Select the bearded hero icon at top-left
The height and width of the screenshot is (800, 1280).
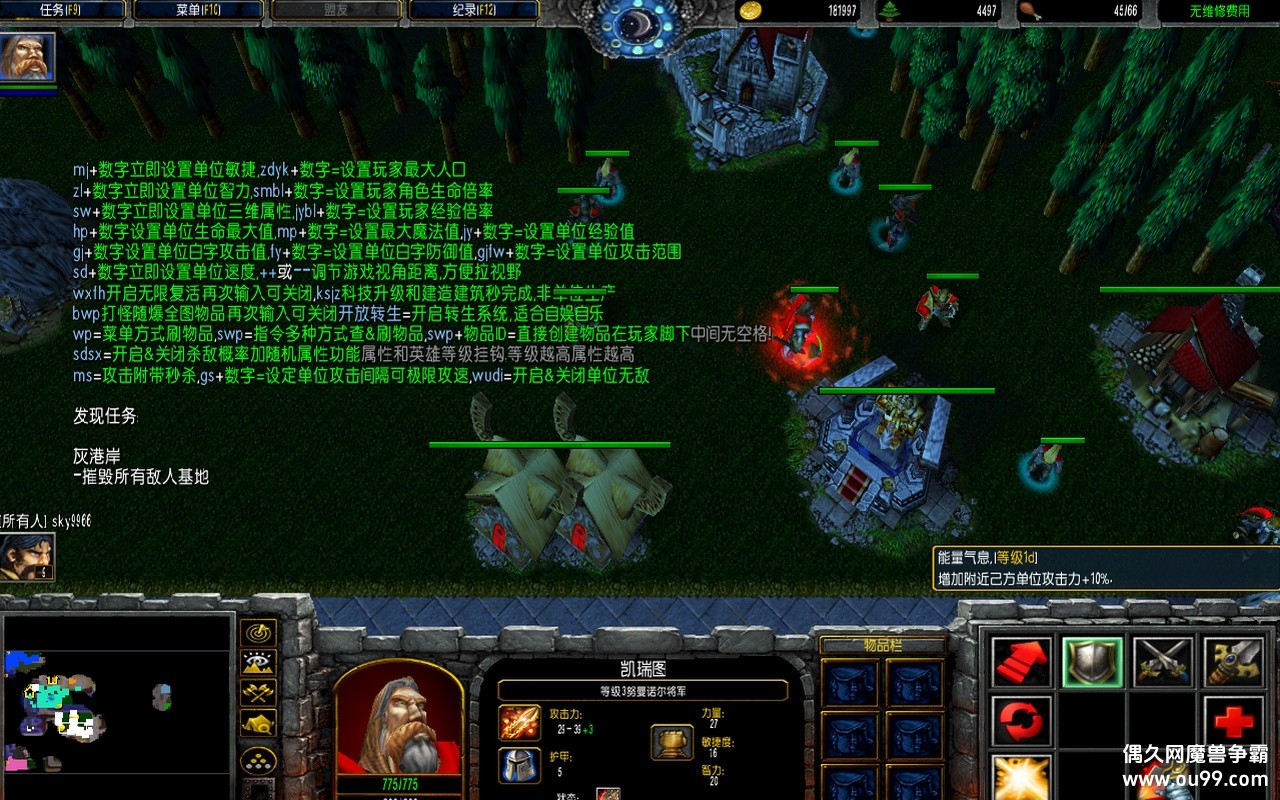tap(27, 57)
